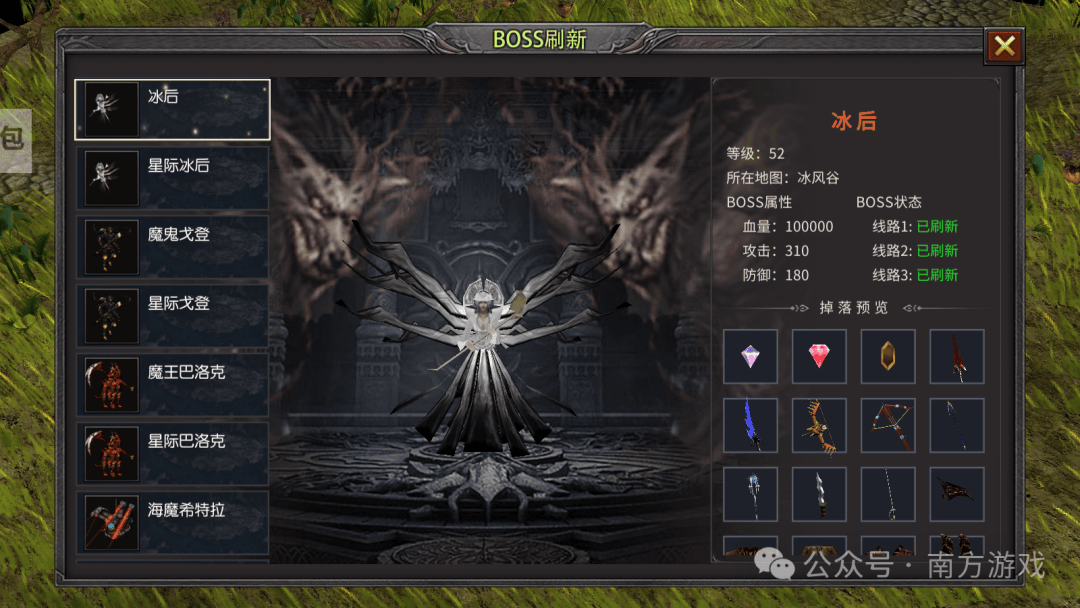This screenshot has height=608, width=1080.
Task: Close the BOSS刷新 window
Action: [1004, 46]
